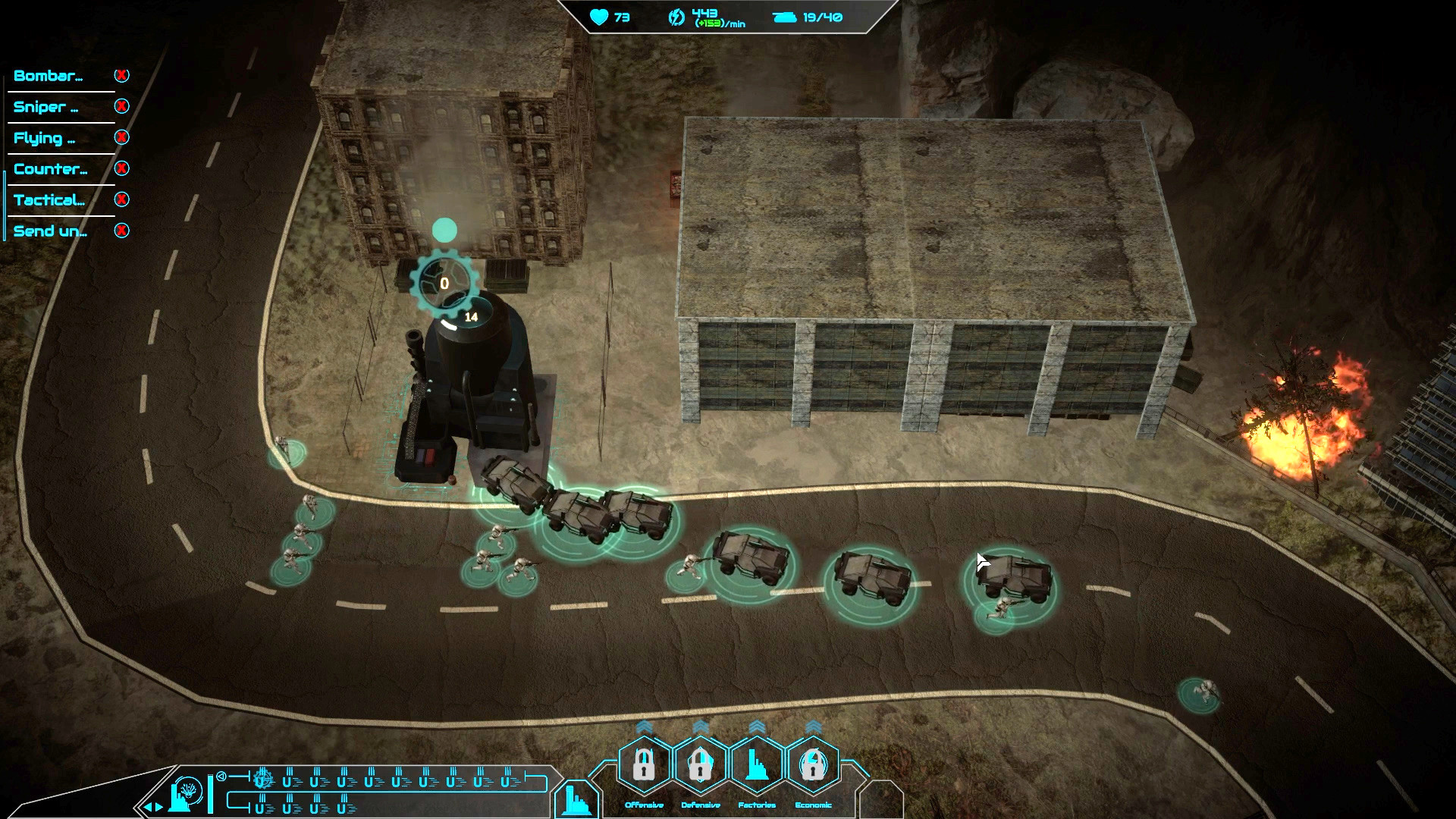Click the locked Offensive category padlock icon
This screenshot has width=1456, height=819.
[644, 765]
